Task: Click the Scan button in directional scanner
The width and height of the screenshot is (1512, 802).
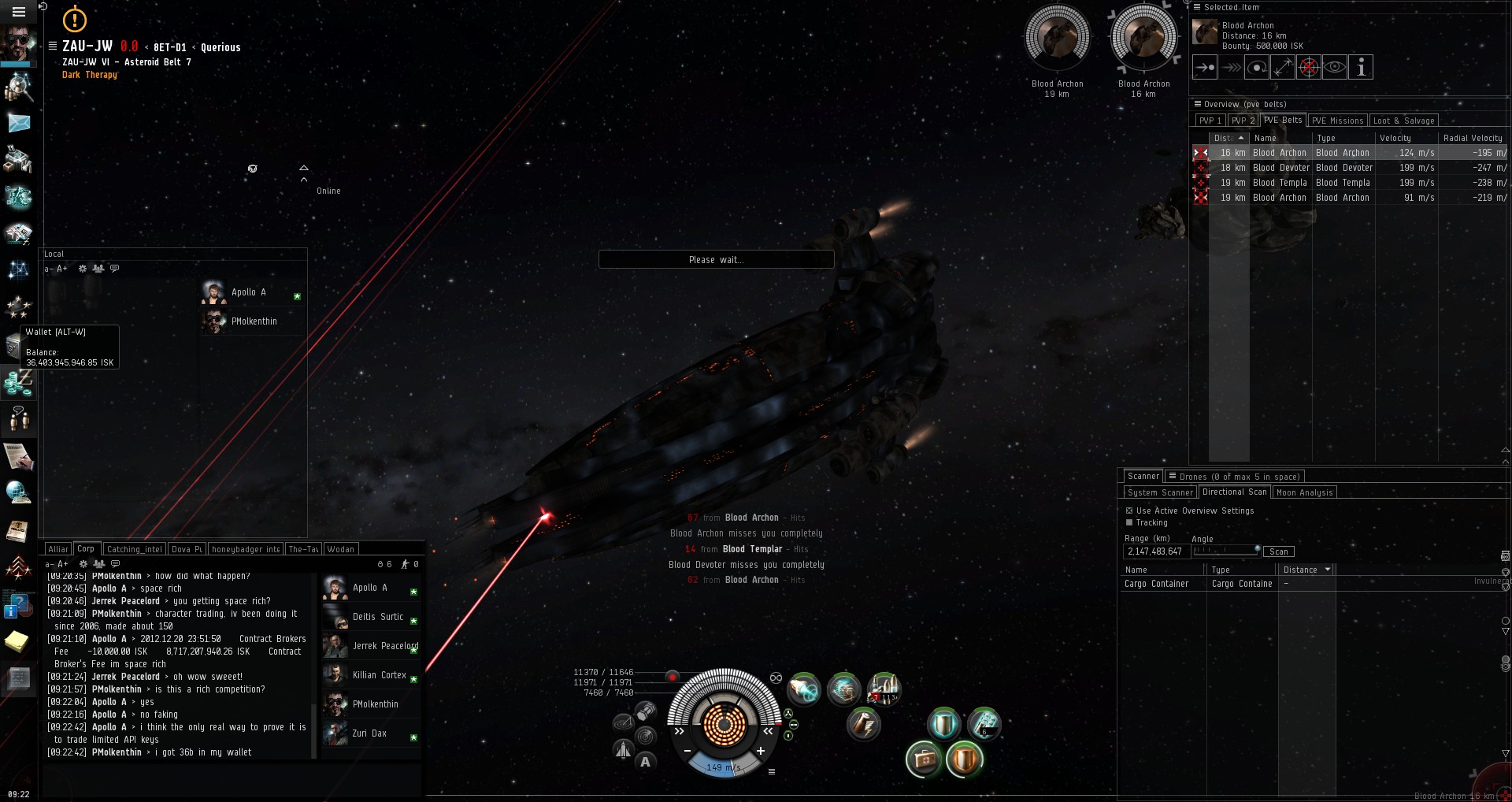Action: pyautogui.click(x=1279, y=551)
